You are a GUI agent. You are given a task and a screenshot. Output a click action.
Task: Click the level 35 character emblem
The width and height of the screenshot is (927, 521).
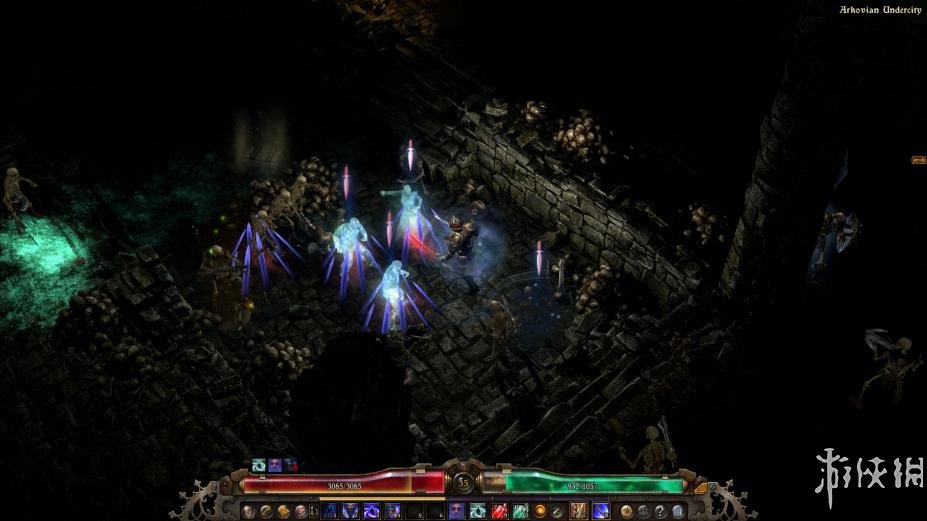[463, 482]
